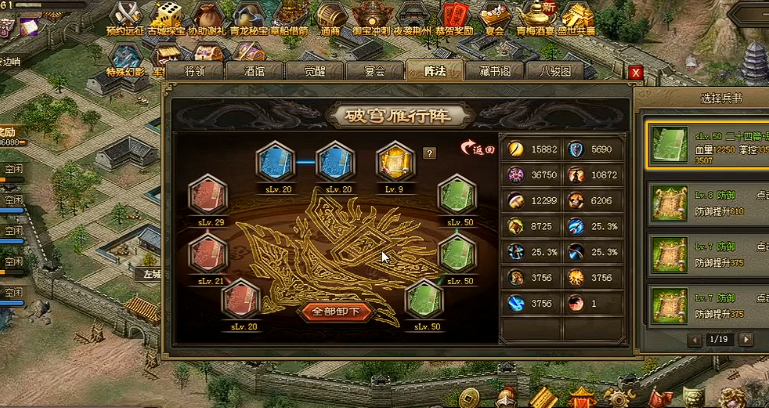Open the 宴会 feast icon in the top bar
This screenshot has width=769, height=408.
[491, 17]
